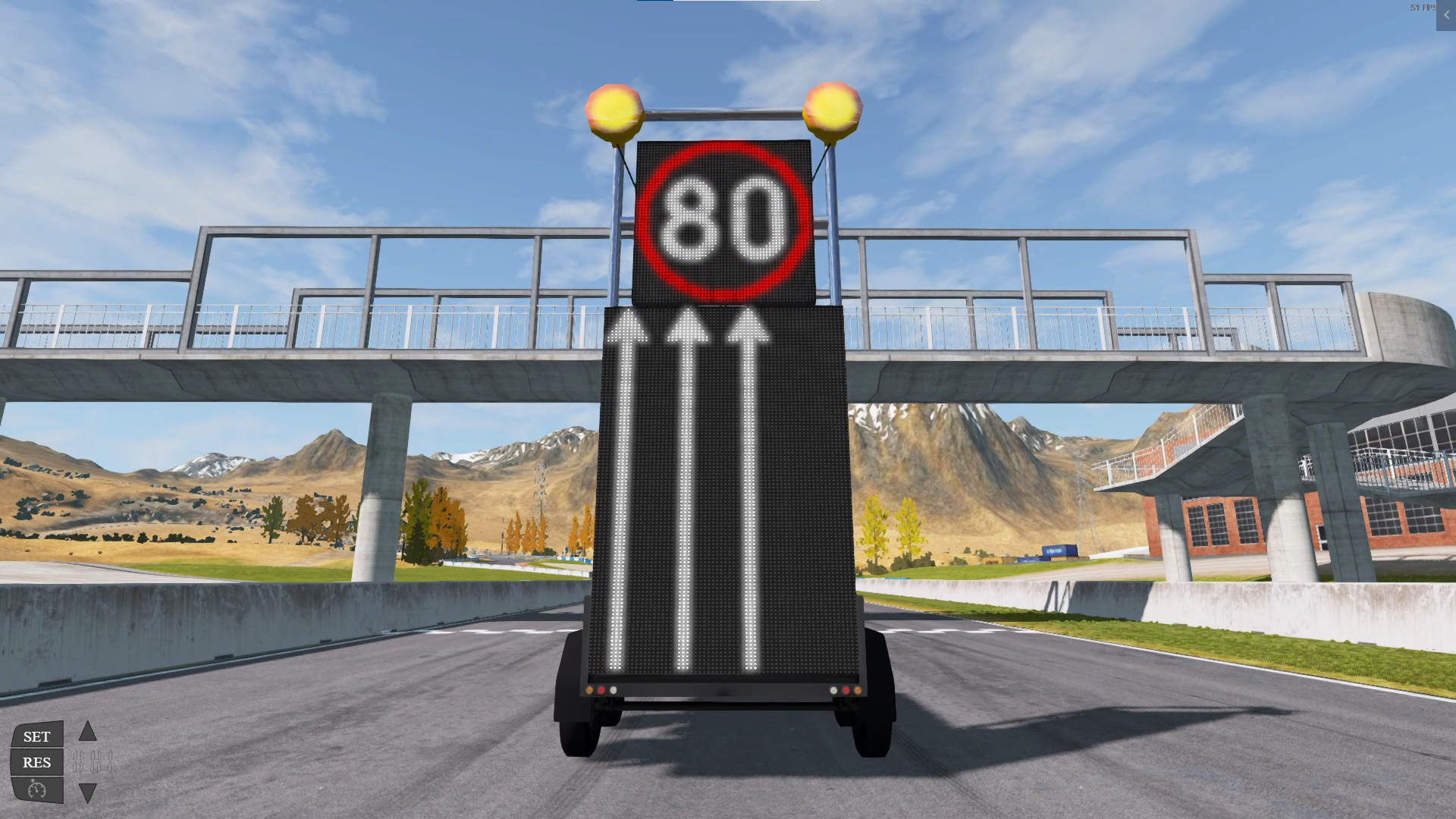The image size is (1456, 819).
Task: Click the blank seven-segment speed readout
Action: click(x=92, y=760)
